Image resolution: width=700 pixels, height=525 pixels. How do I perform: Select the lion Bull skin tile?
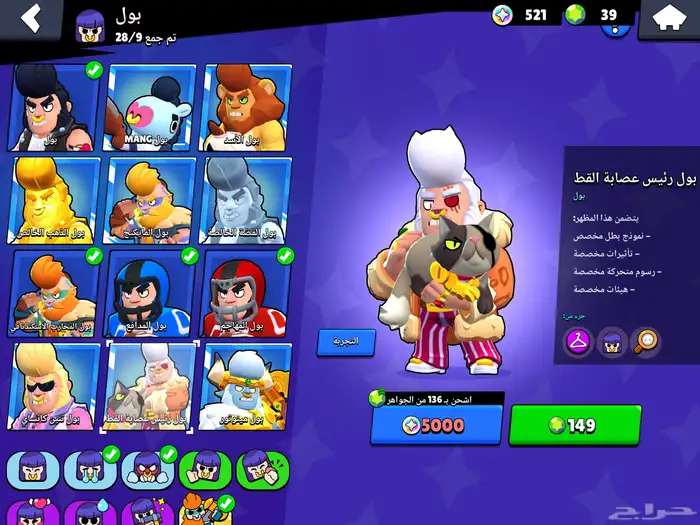pyautogui.click(x=247, y=108)
